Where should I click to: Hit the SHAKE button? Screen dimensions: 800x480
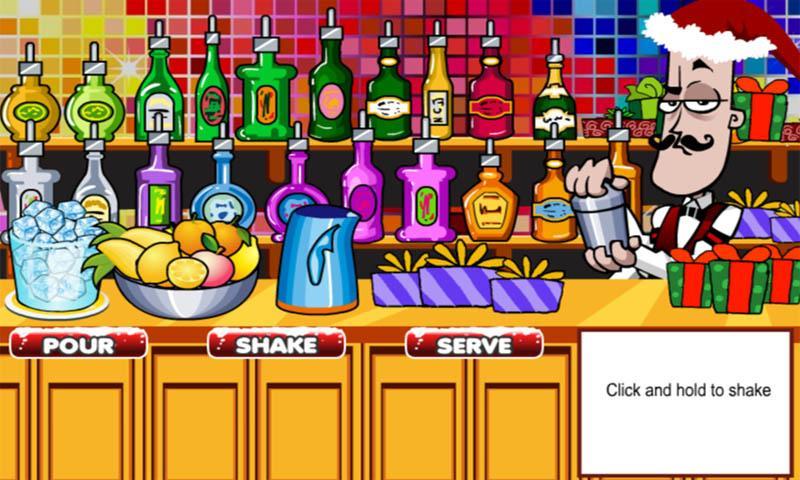tap(276, 345)
